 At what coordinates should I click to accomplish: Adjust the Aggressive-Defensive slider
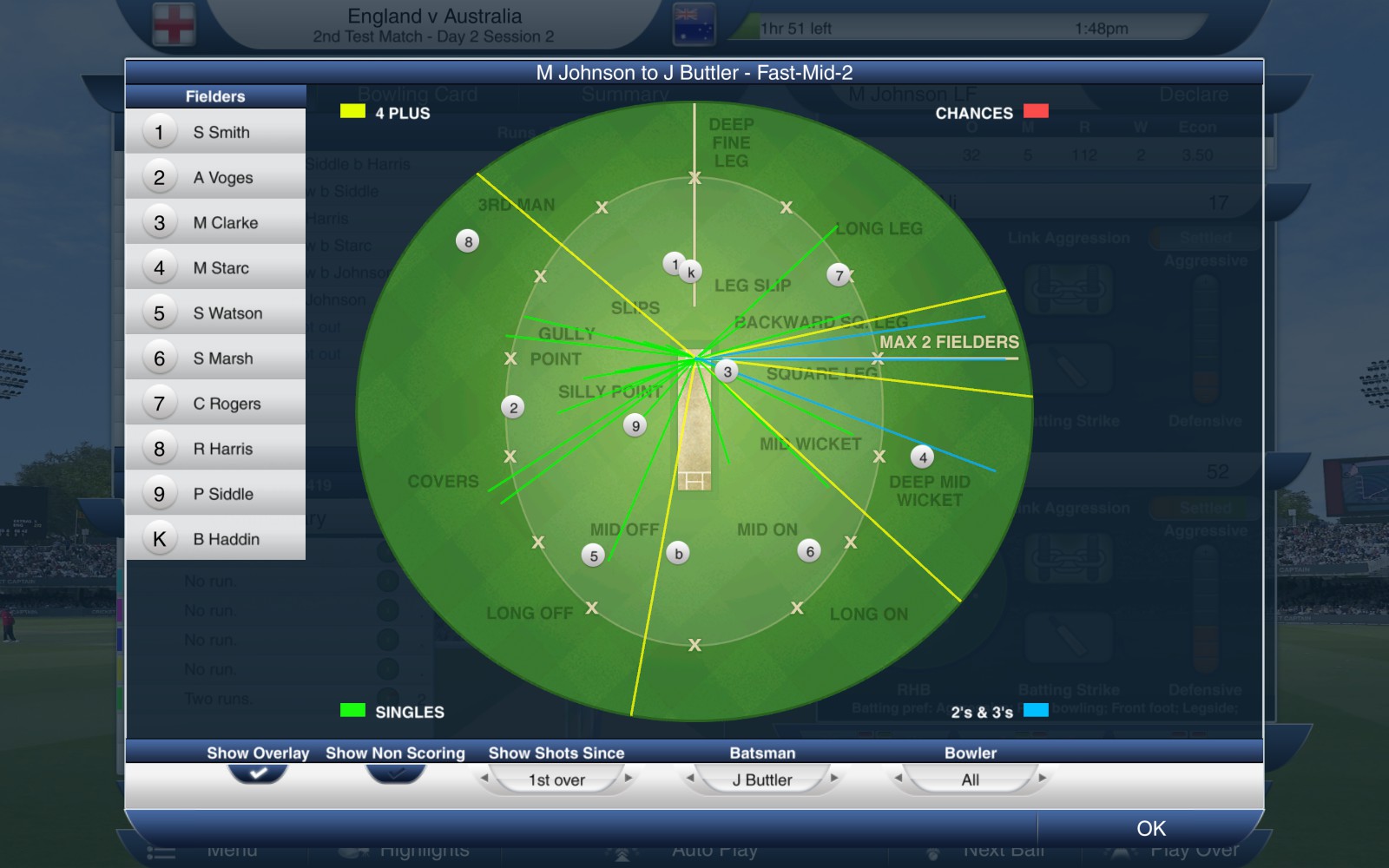point(1205,339)
